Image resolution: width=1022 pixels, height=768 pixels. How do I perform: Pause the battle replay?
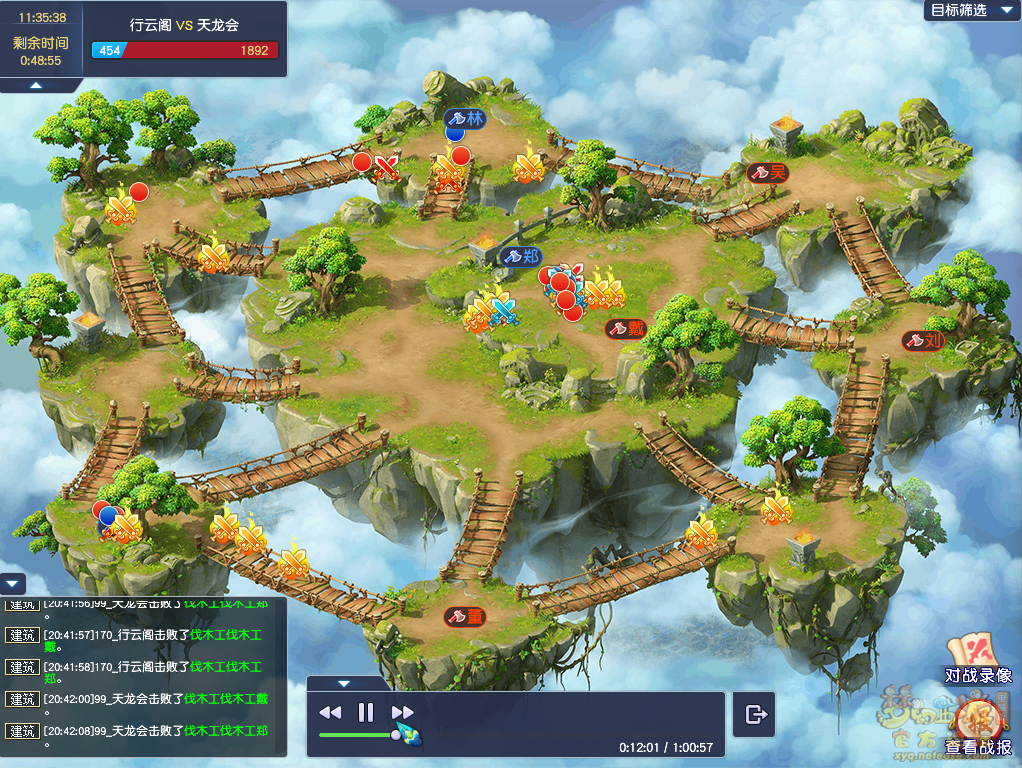pos(366,712)
